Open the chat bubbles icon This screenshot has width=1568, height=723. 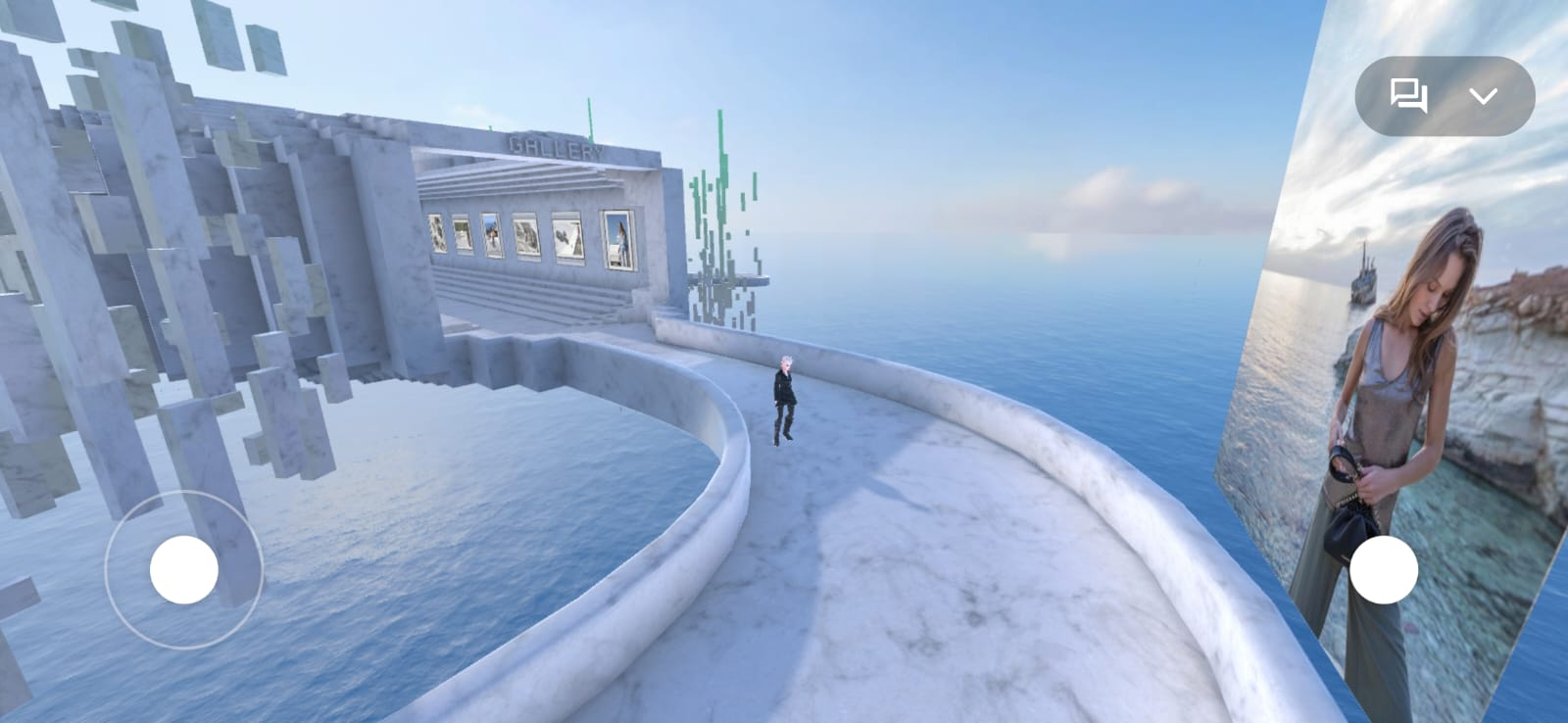[1408, 96]
